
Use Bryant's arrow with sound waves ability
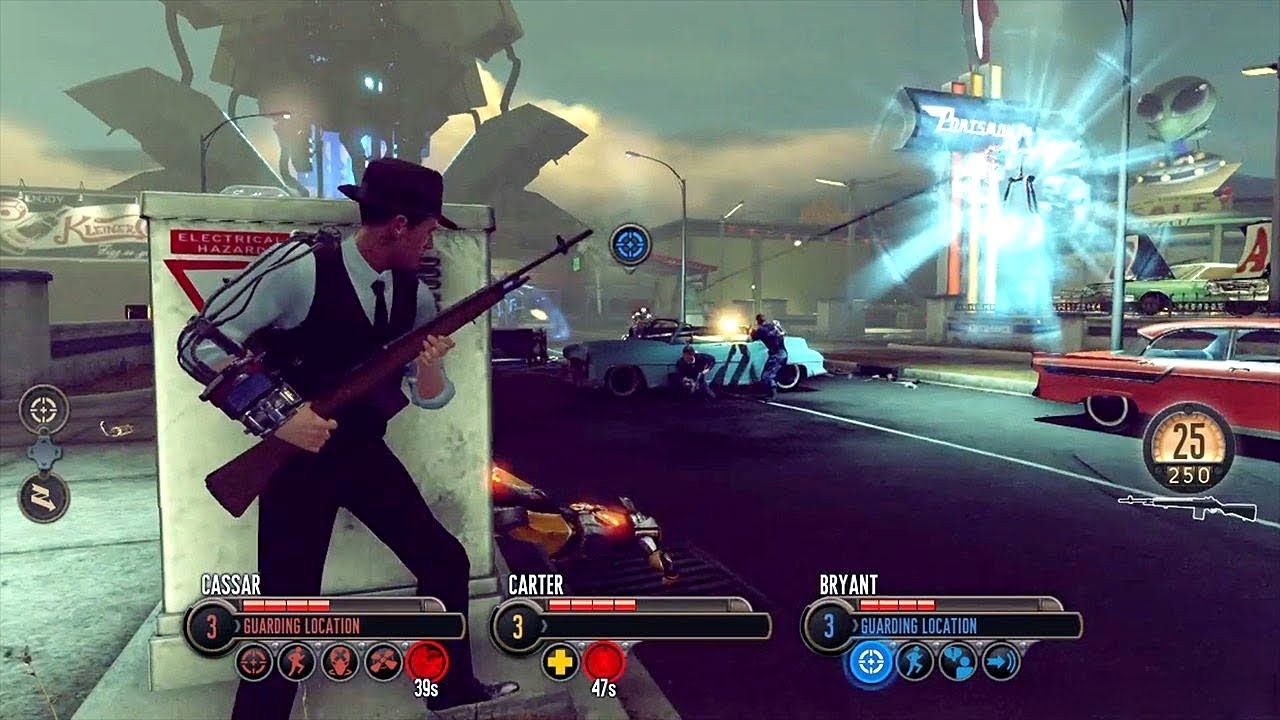pos(1001,662)
